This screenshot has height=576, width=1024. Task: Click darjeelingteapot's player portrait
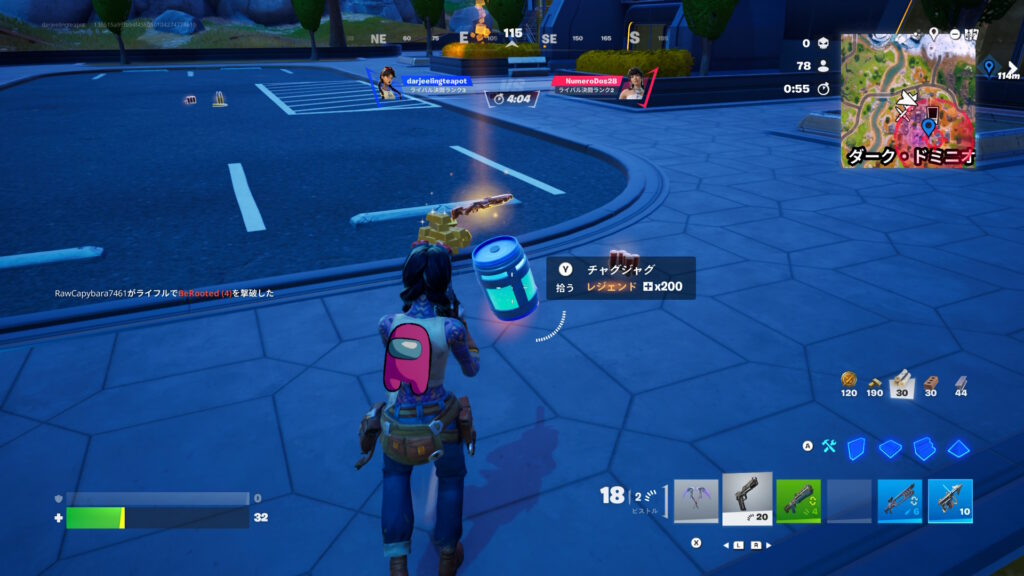[x=387, y=83]
